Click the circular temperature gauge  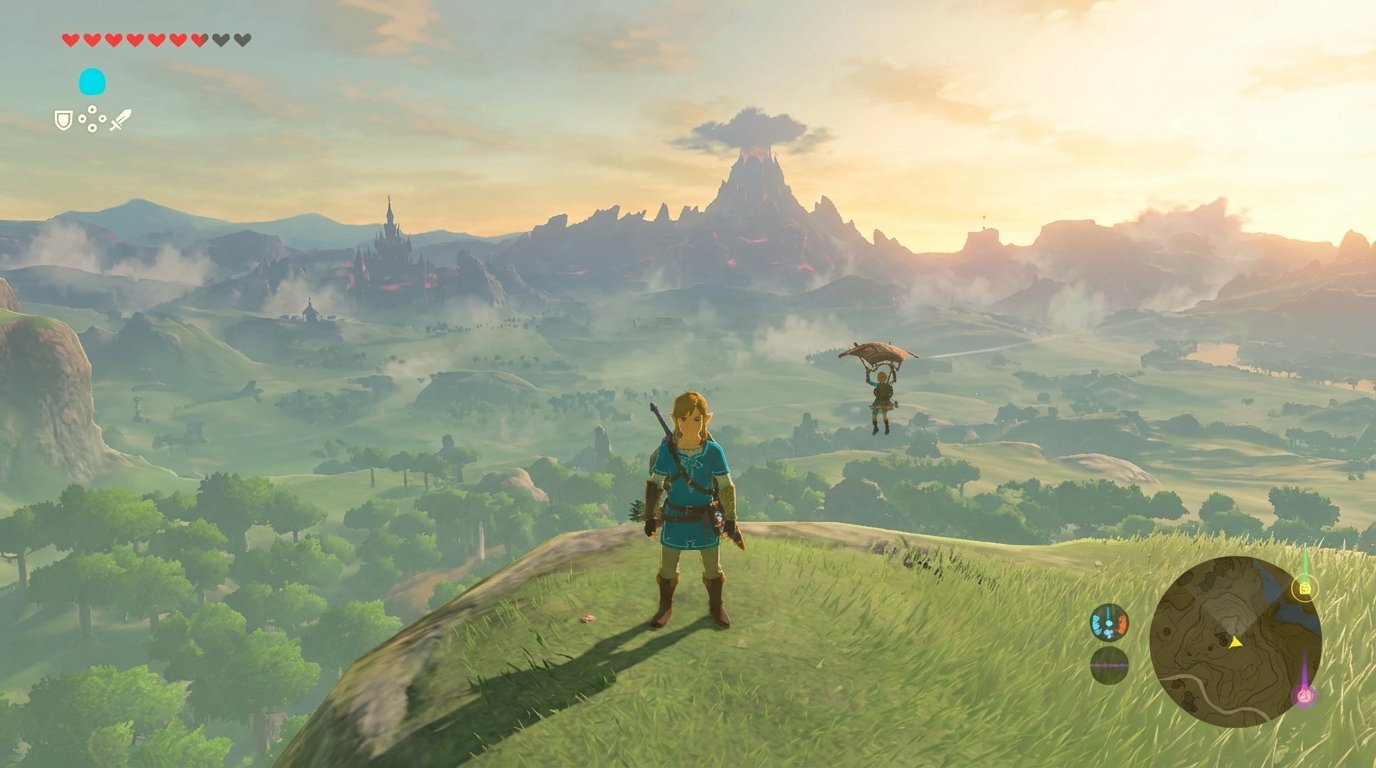click(1108, 622)
